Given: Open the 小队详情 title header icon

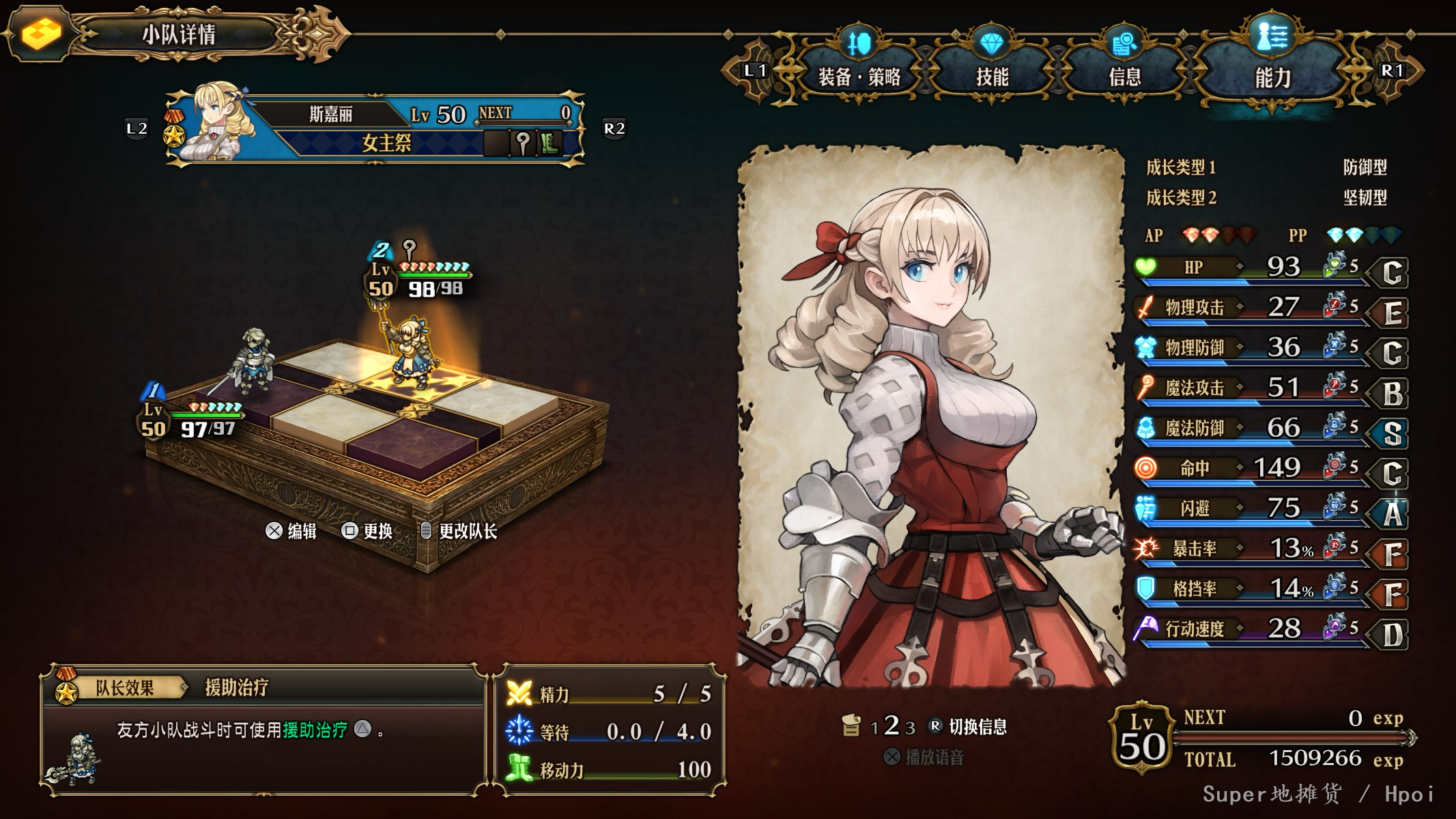Looking at the screenshot, I should coord(42,33).
